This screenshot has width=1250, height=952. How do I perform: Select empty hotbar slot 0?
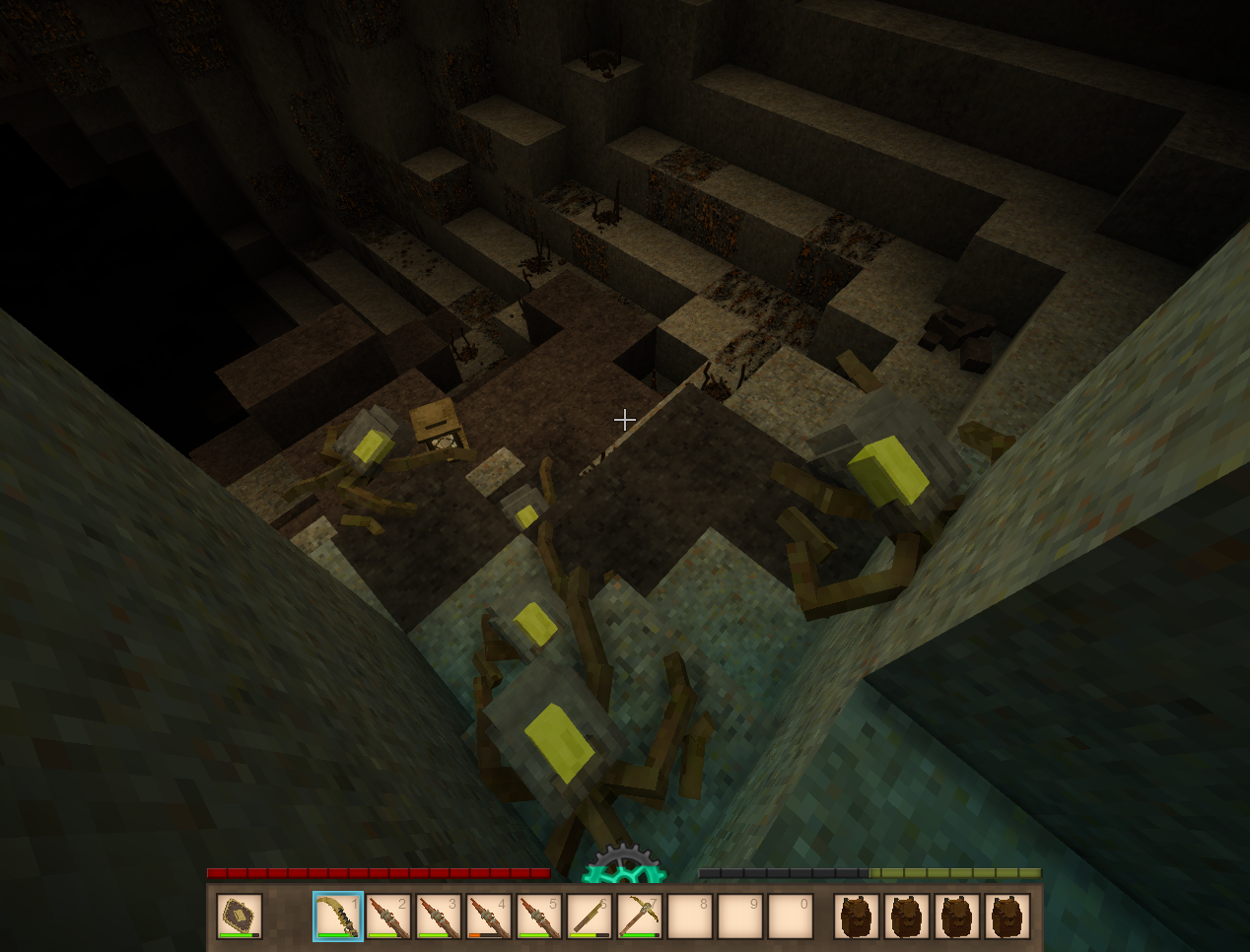(x=791, y=917)
